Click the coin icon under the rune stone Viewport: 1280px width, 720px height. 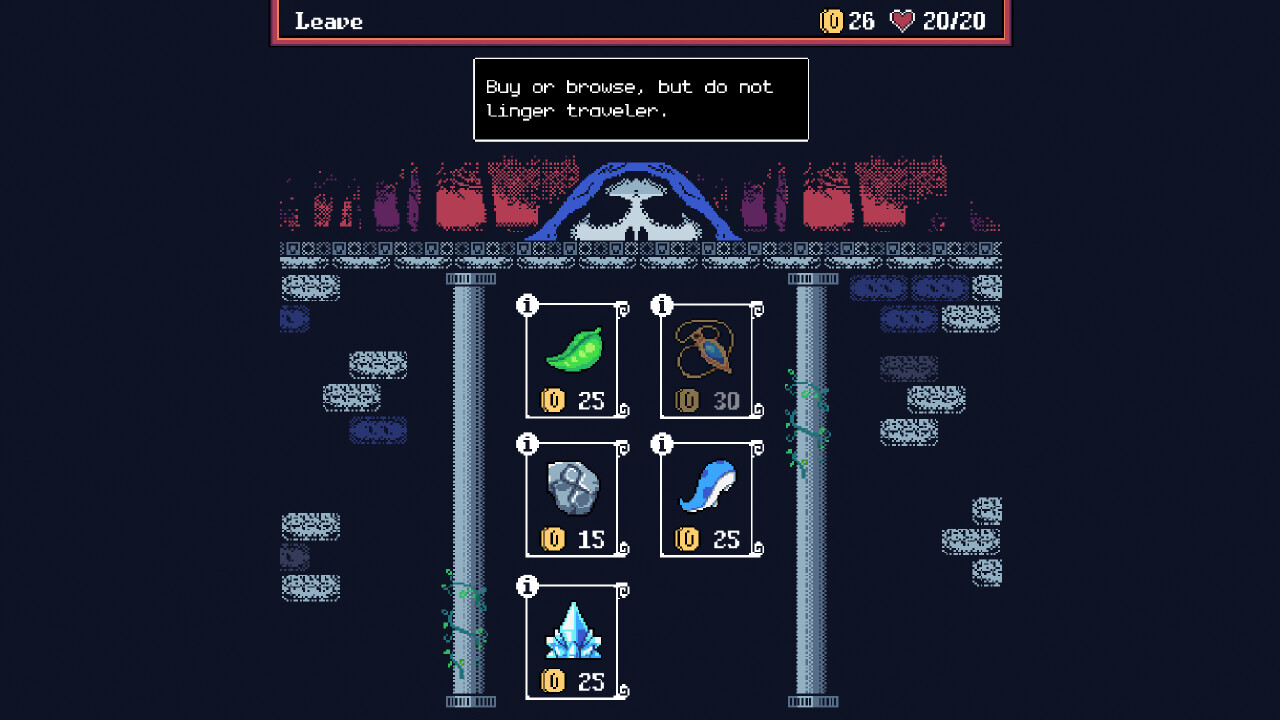(x=551, y=541)
